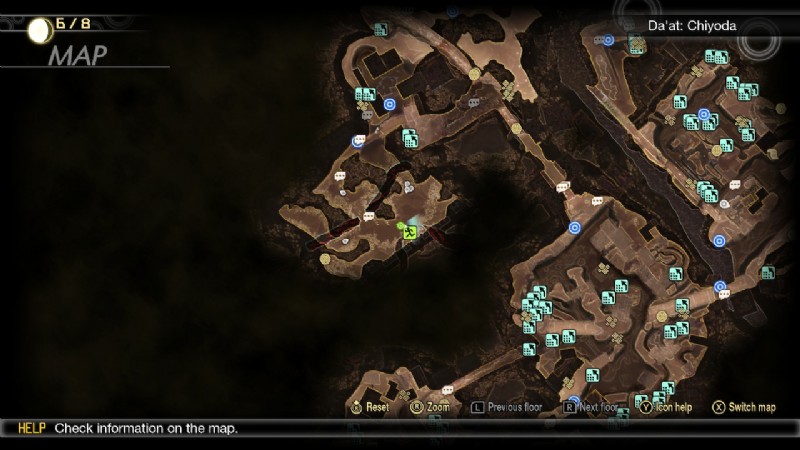Viewport: 800px width, 450px height.
Task: Choose the gold circle marker southwest of player
Action: [325, 259]
